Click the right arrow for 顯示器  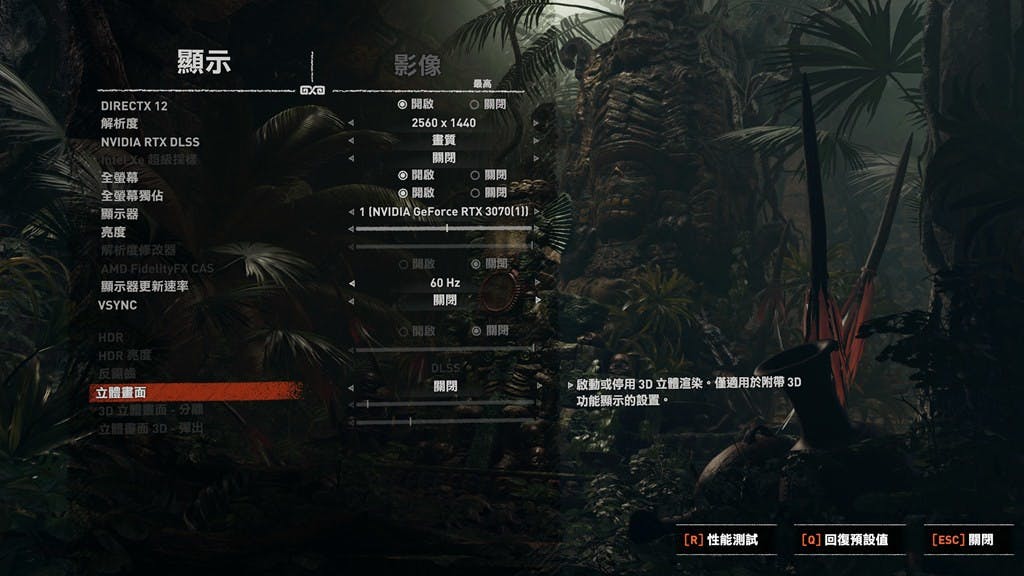[537, 212]
